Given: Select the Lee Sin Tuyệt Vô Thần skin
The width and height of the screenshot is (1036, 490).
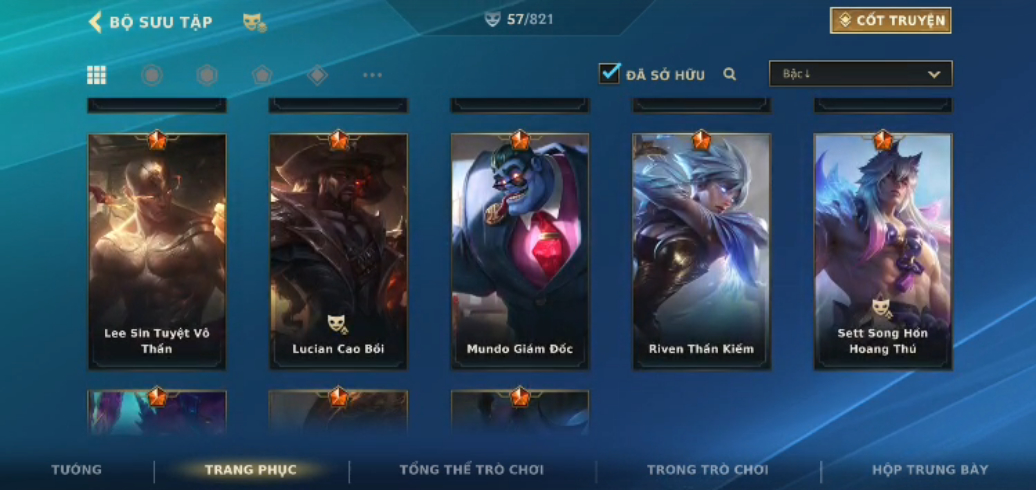Looking at the screenshot, I should click(x=157, y=250).
